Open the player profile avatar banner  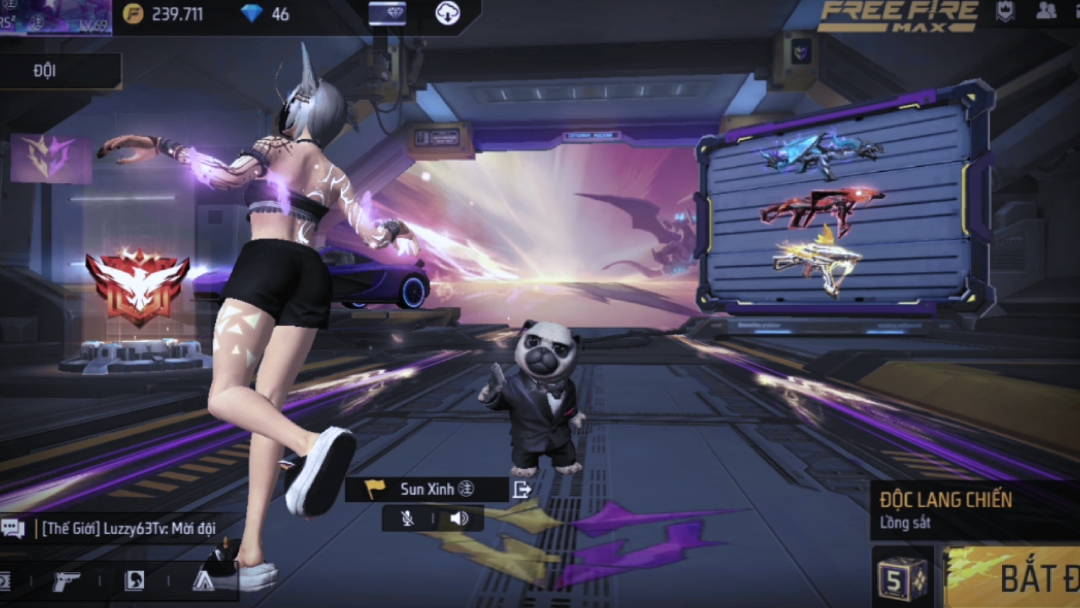55,16
